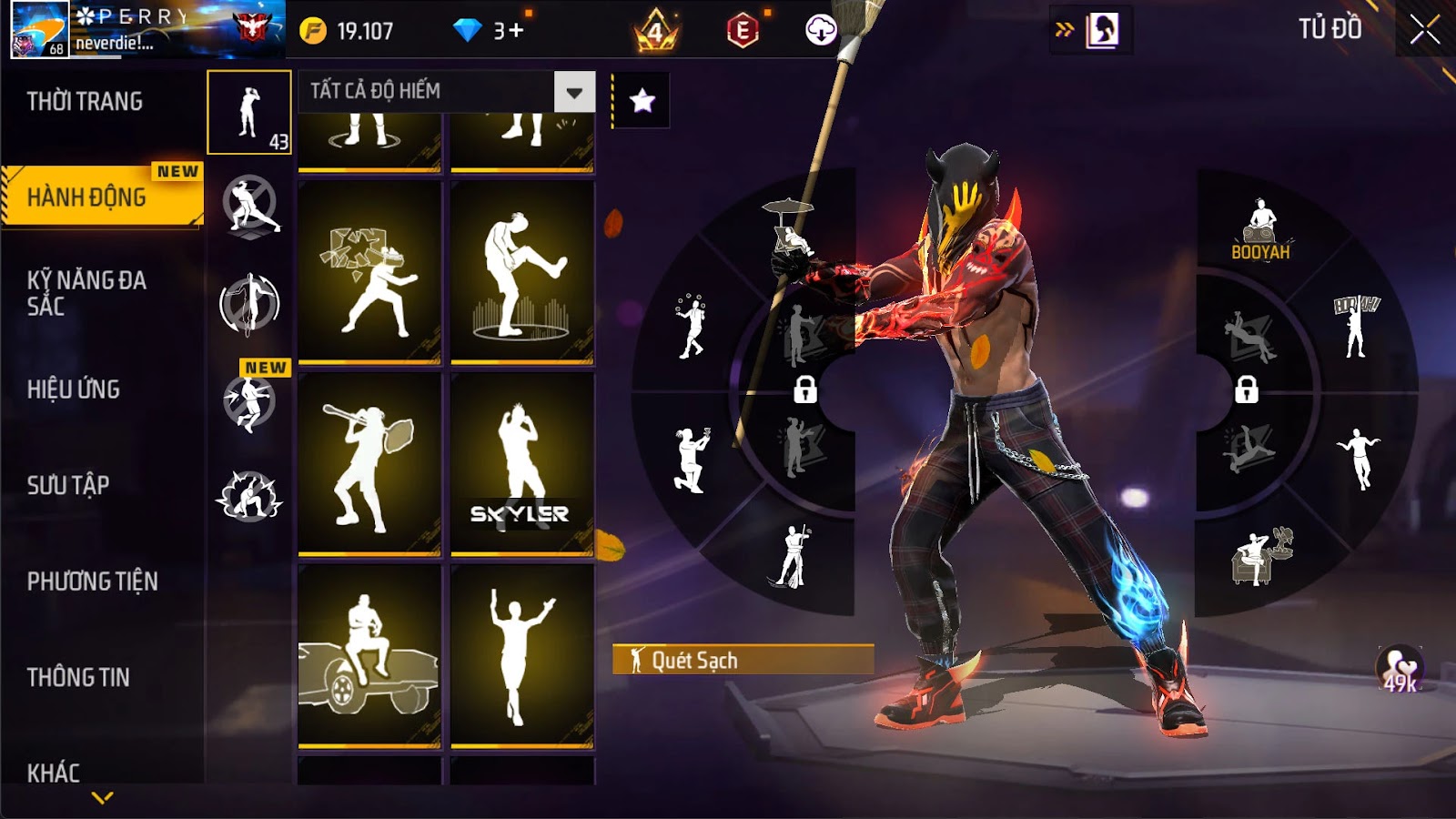Choose the emote carrying a shield
Screen dimensions: 1456x819
(x=369, y=462)
